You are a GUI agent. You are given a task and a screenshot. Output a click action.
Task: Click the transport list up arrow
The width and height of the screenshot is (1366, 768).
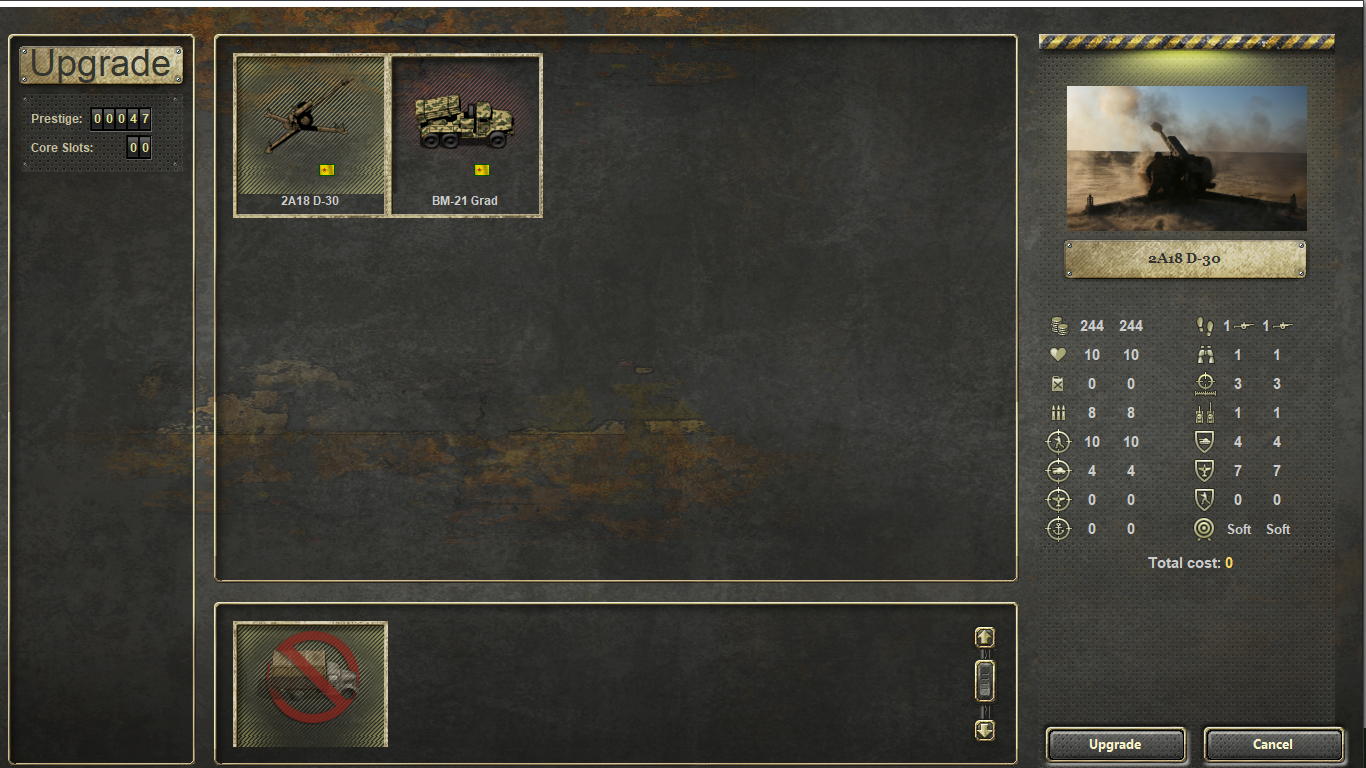(985, 637)
